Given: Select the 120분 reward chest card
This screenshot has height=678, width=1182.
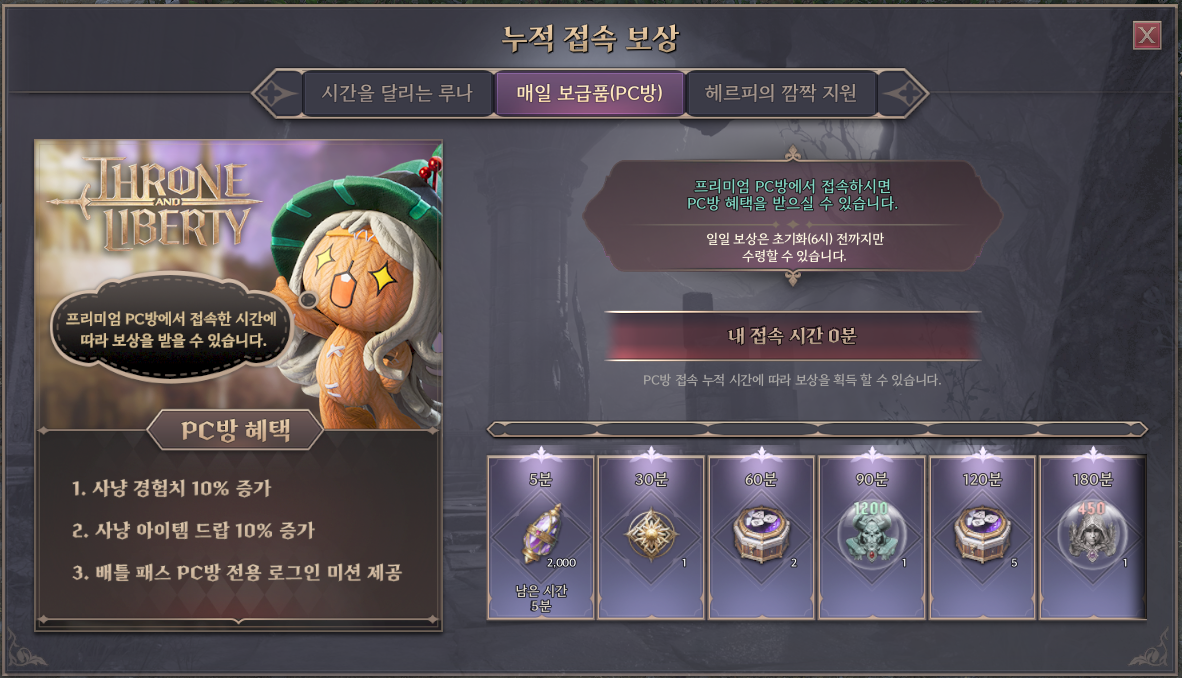Looking at the screenshot, I should tap(983, 537).
